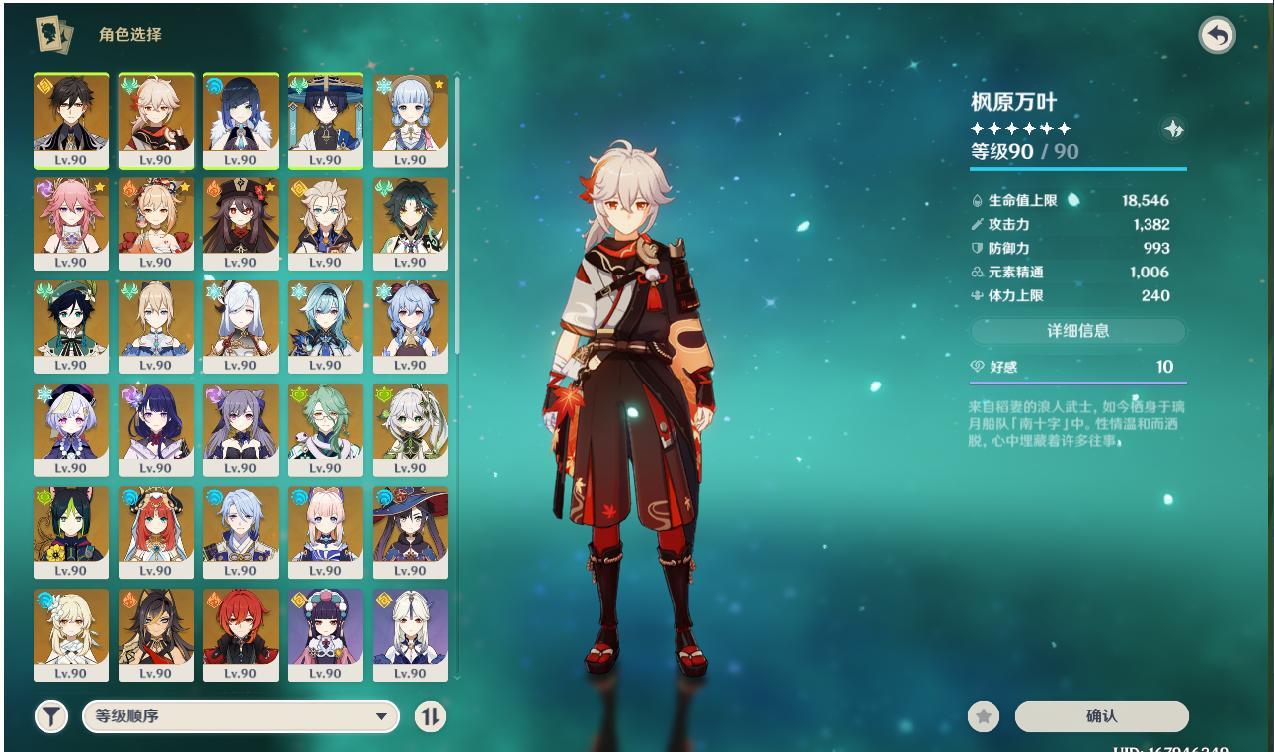Open the character filter funnel button

tap(51, 716)
